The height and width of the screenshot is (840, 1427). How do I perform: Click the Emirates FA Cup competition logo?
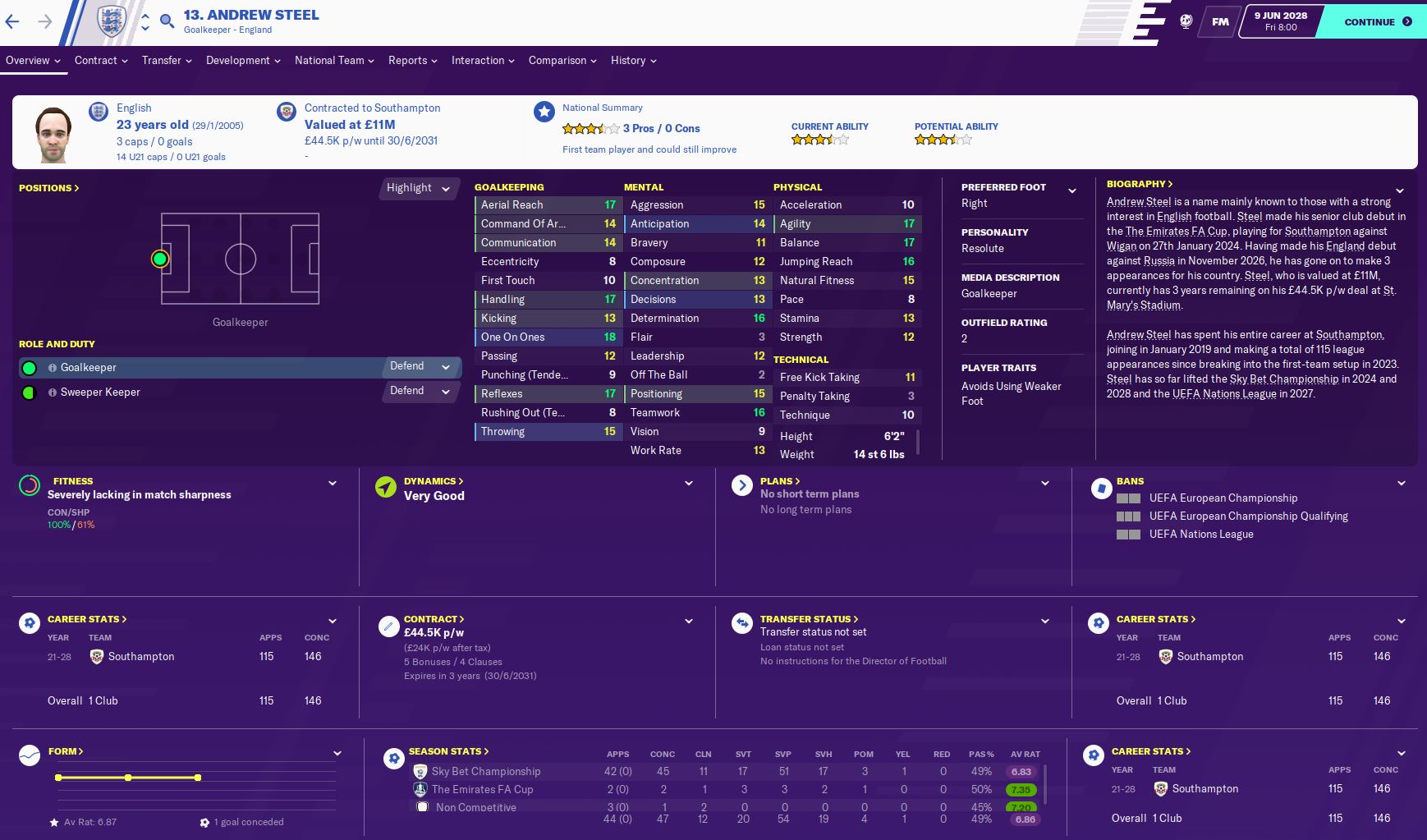[x=420, y=789]
